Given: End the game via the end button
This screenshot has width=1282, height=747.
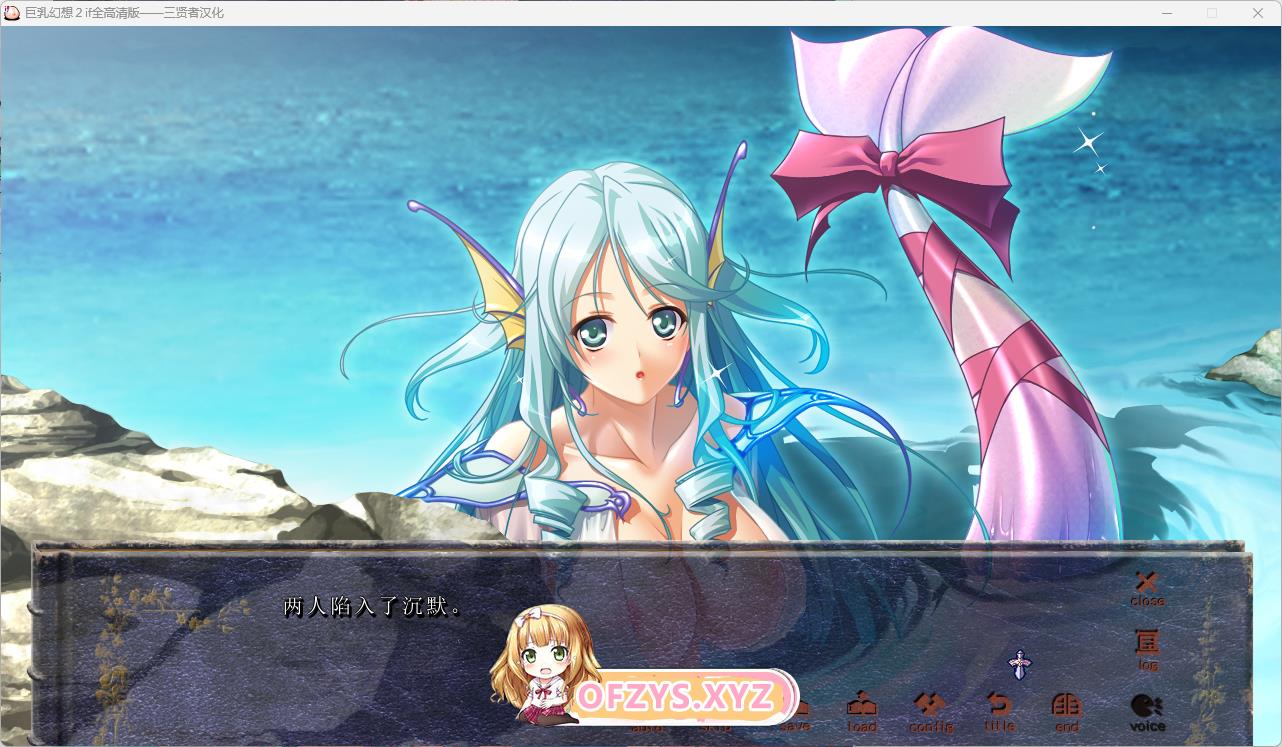Looking at the screenshot, I should 1067,712.
